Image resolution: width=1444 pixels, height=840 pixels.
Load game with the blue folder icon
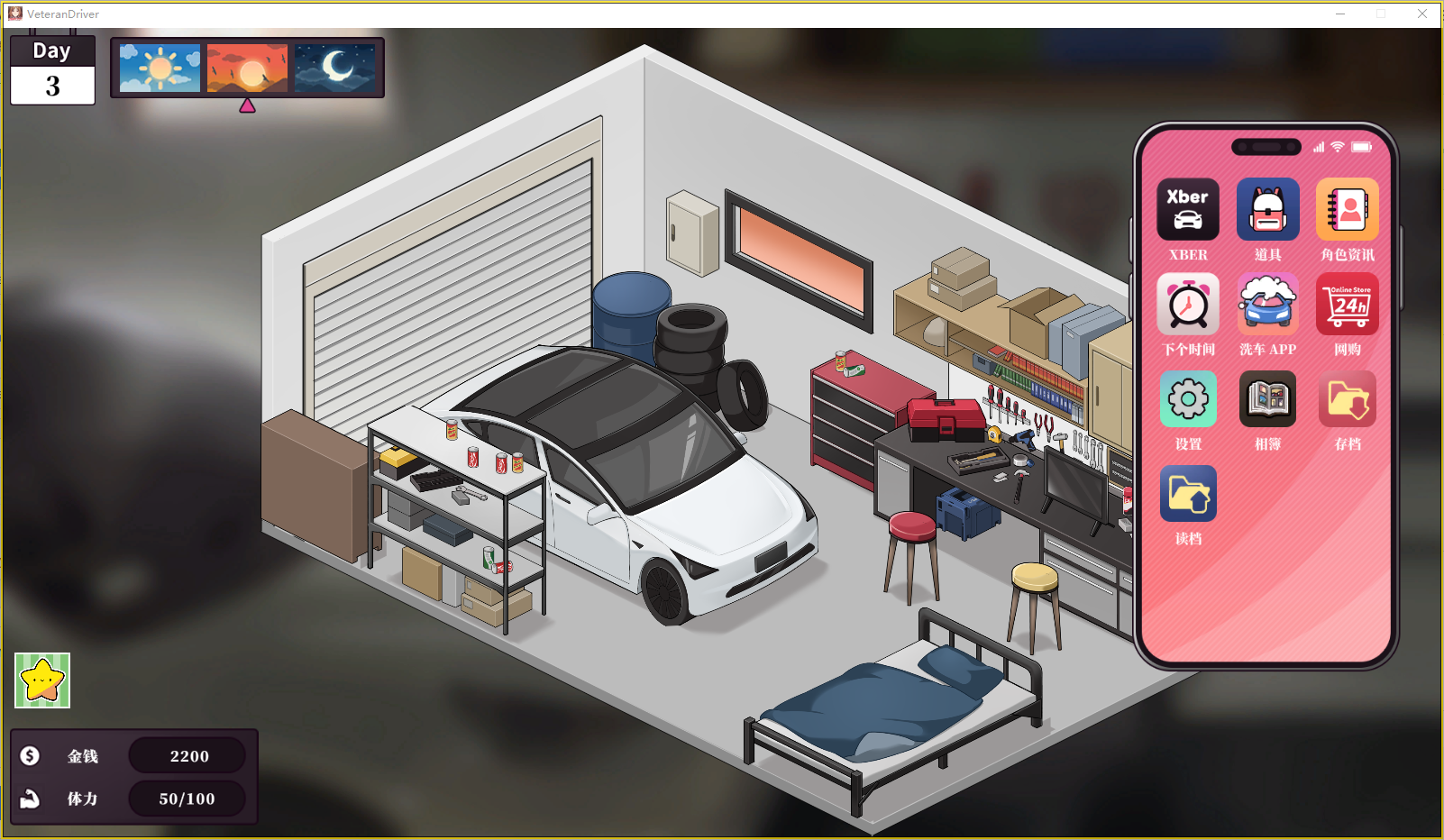tap(1188, 494)
